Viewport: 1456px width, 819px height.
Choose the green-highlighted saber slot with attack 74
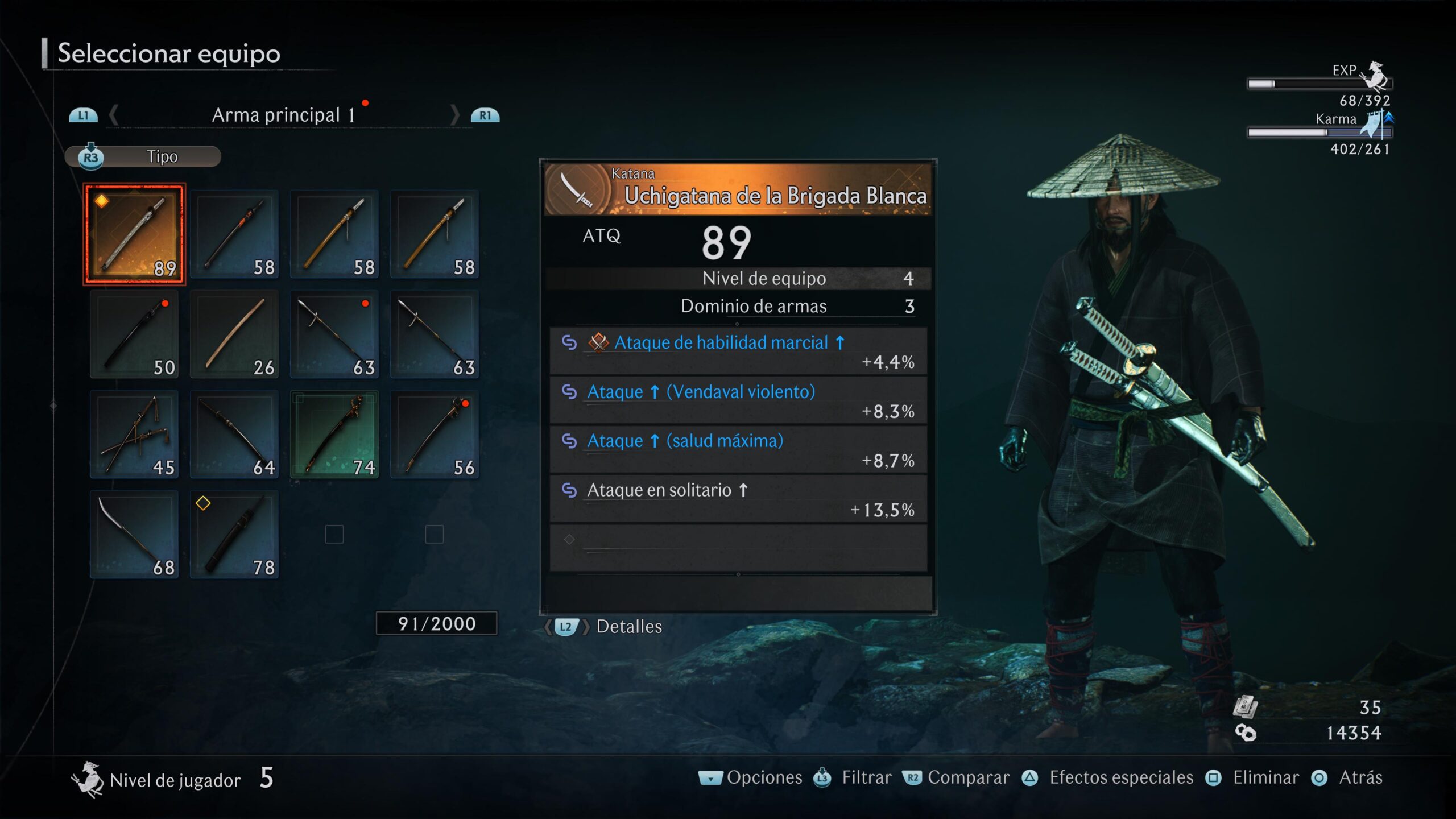tap(334, 434)
